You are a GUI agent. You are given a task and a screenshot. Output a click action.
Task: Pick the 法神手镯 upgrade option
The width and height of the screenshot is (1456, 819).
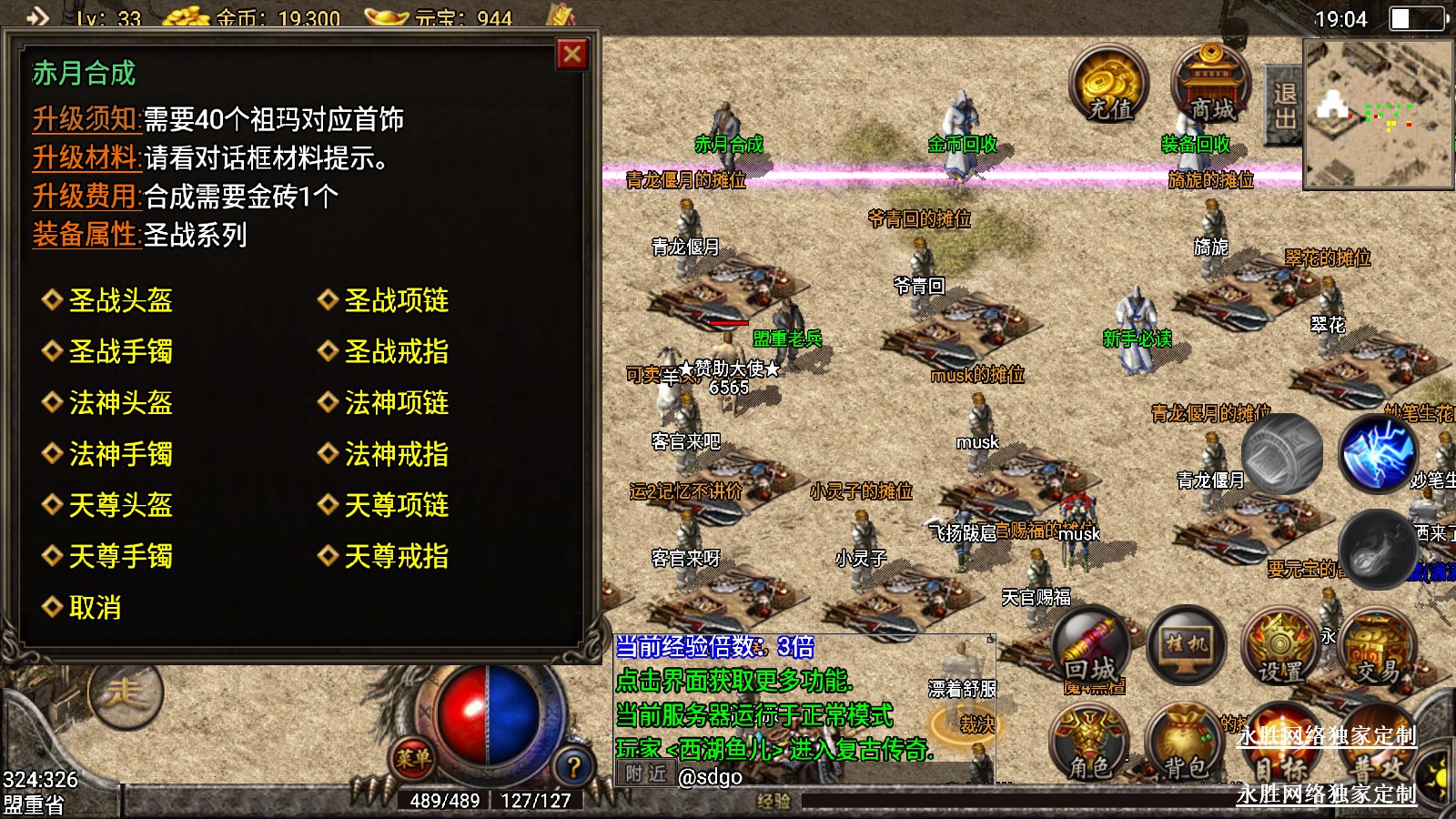tap(120, 454)
